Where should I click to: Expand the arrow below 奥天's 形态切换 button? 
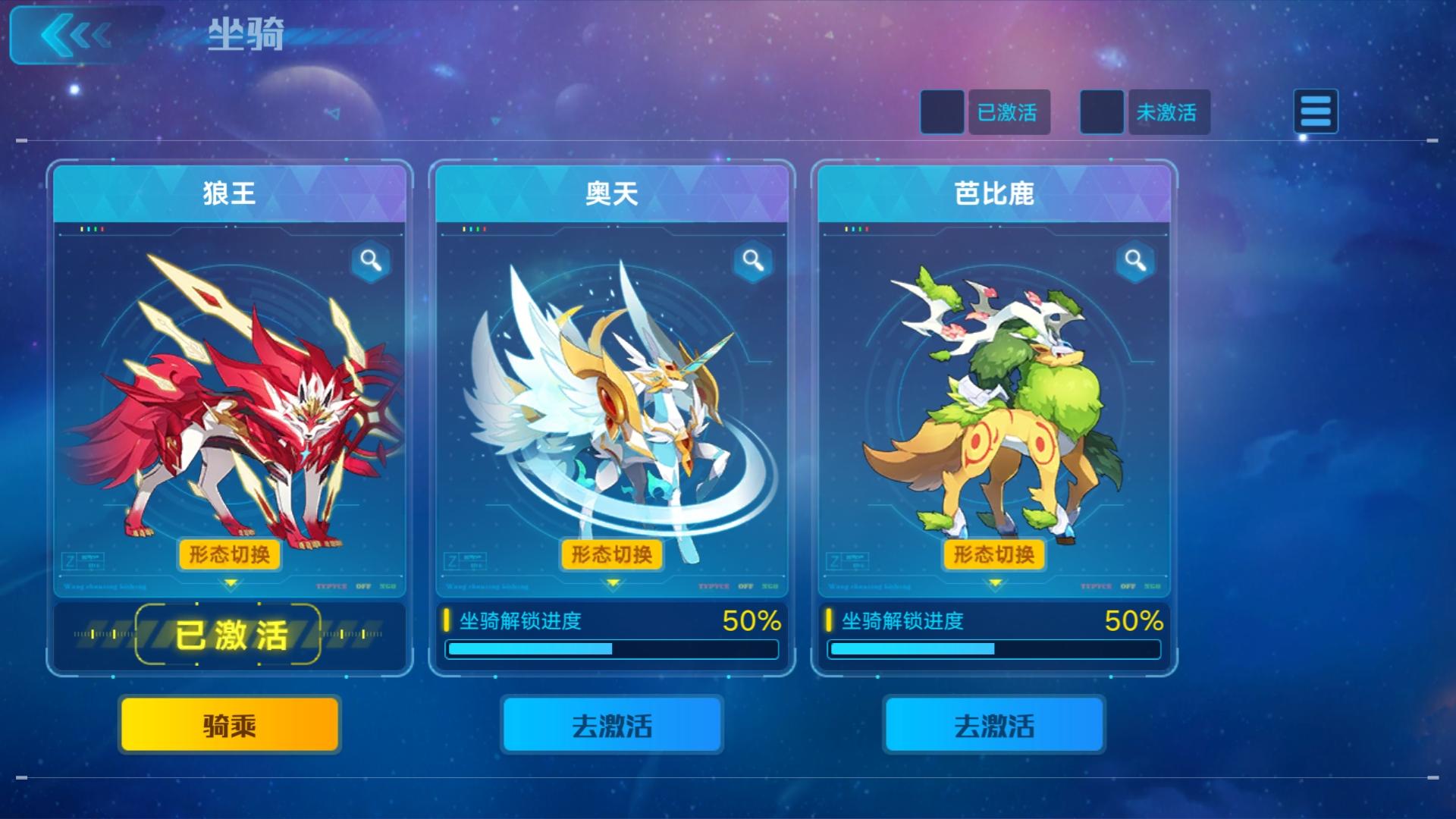[x=611, y=585]
